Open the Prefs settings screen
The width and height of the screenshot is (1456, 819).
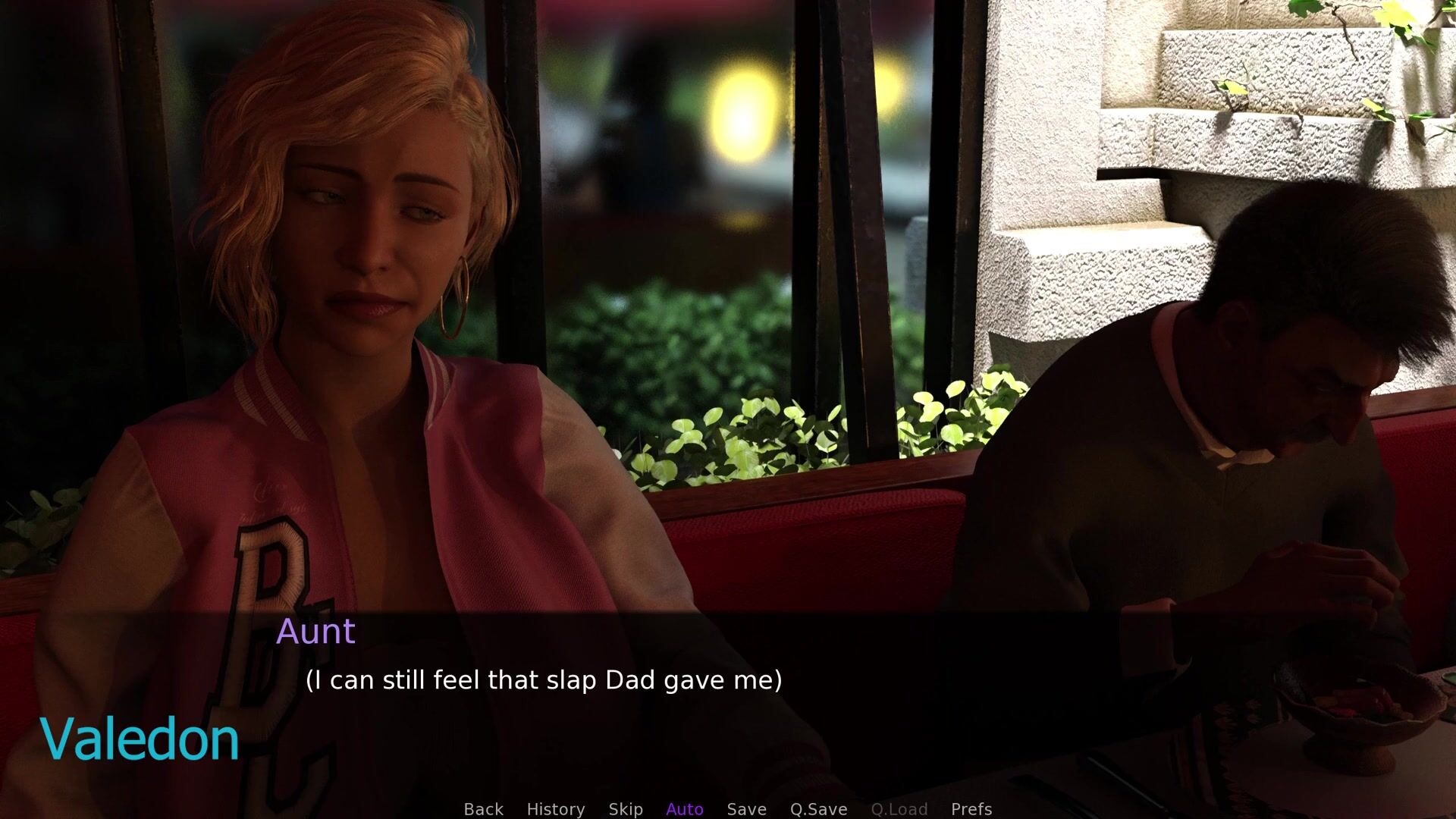pos(971,809)
